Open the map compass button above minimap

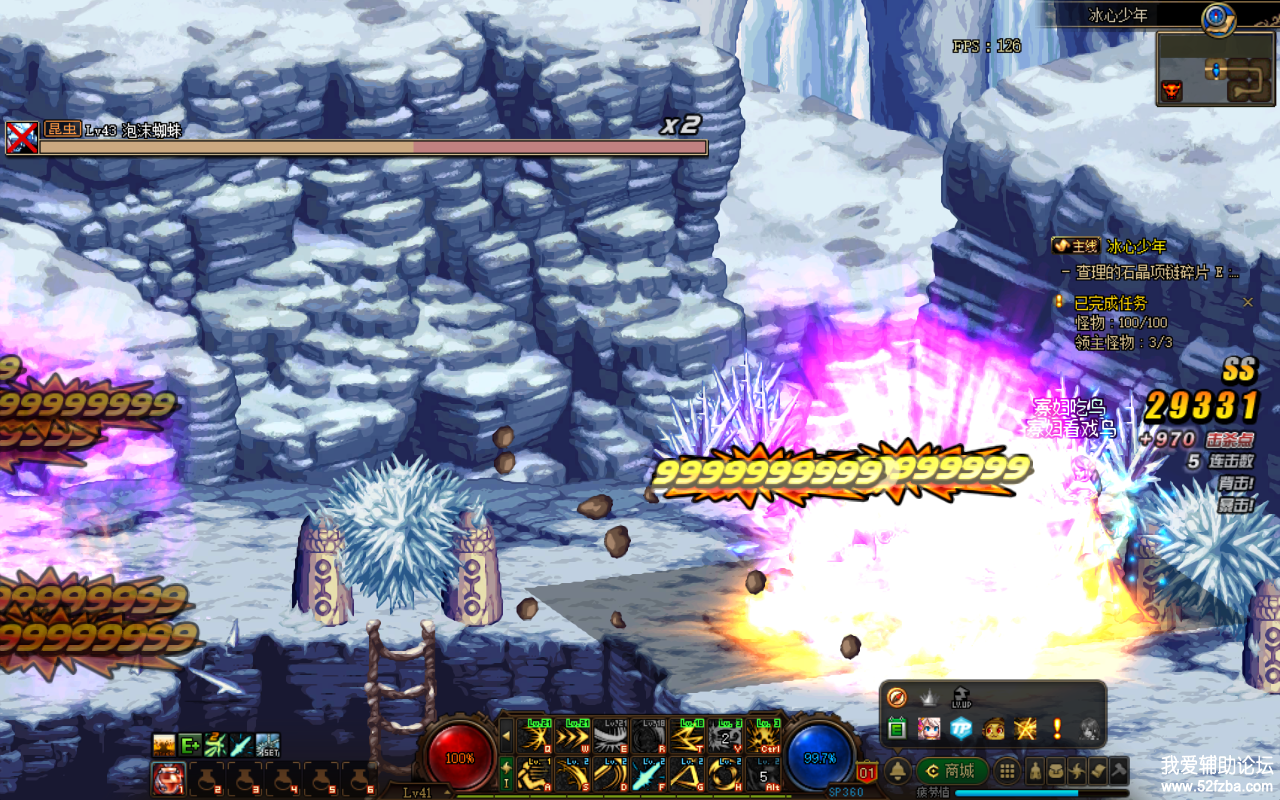pyautogui.click(x=1215, y=15)
